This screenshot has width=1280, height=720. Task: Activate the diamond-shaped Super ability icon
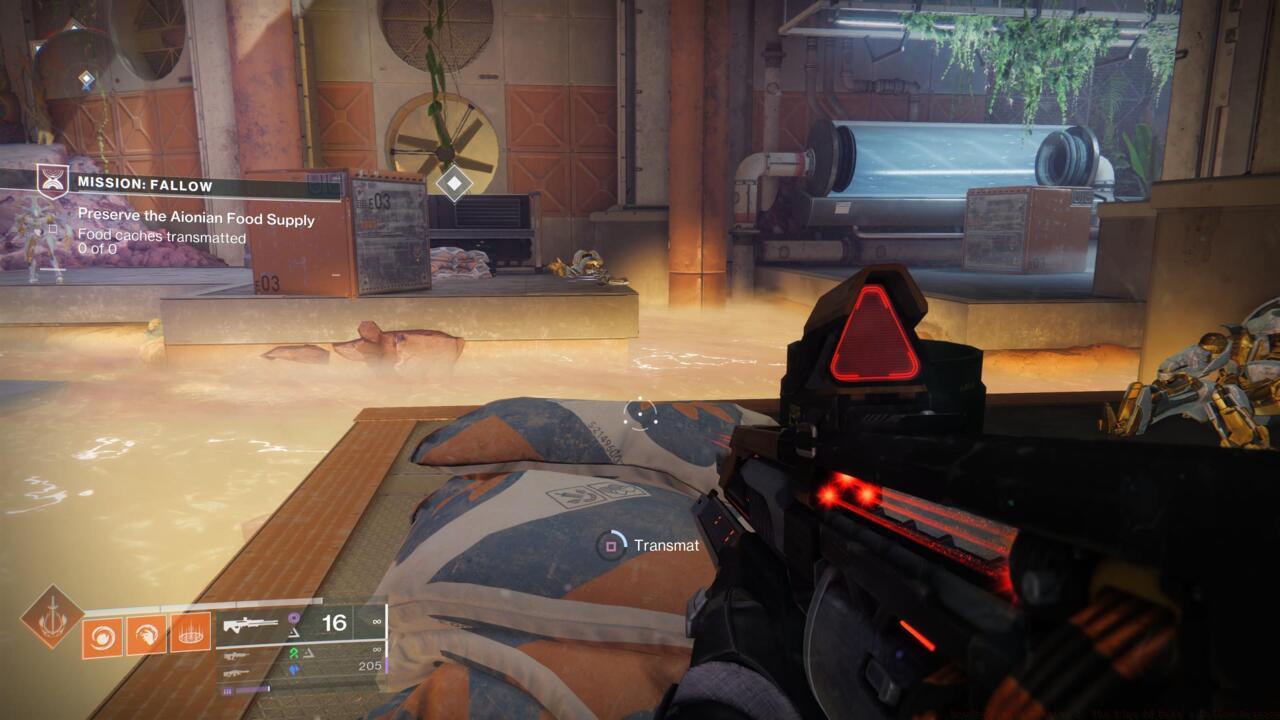coord(50,616)
